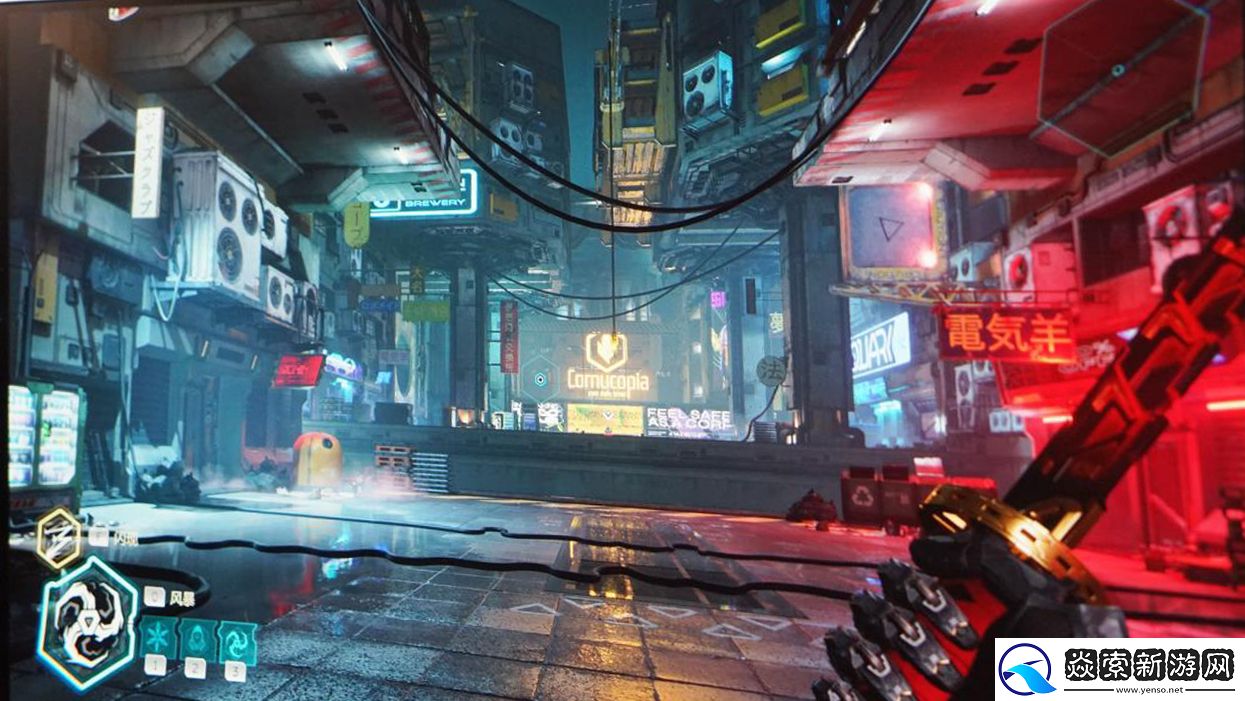Select the yellow hexagon flash ability icon
The image size is (1245, 701).
coord(59,539)
